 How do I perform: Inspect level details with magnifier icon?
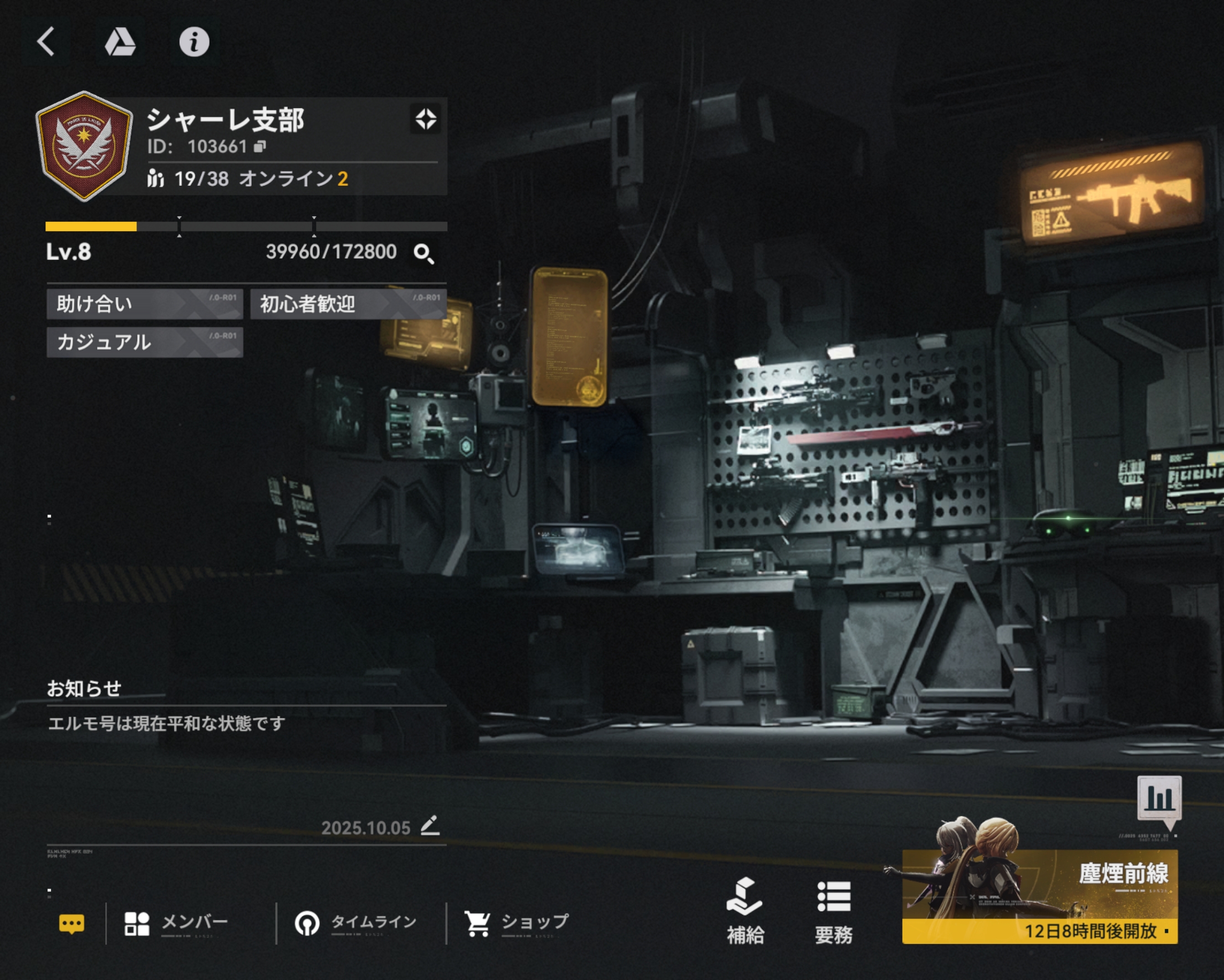(424, 254)
